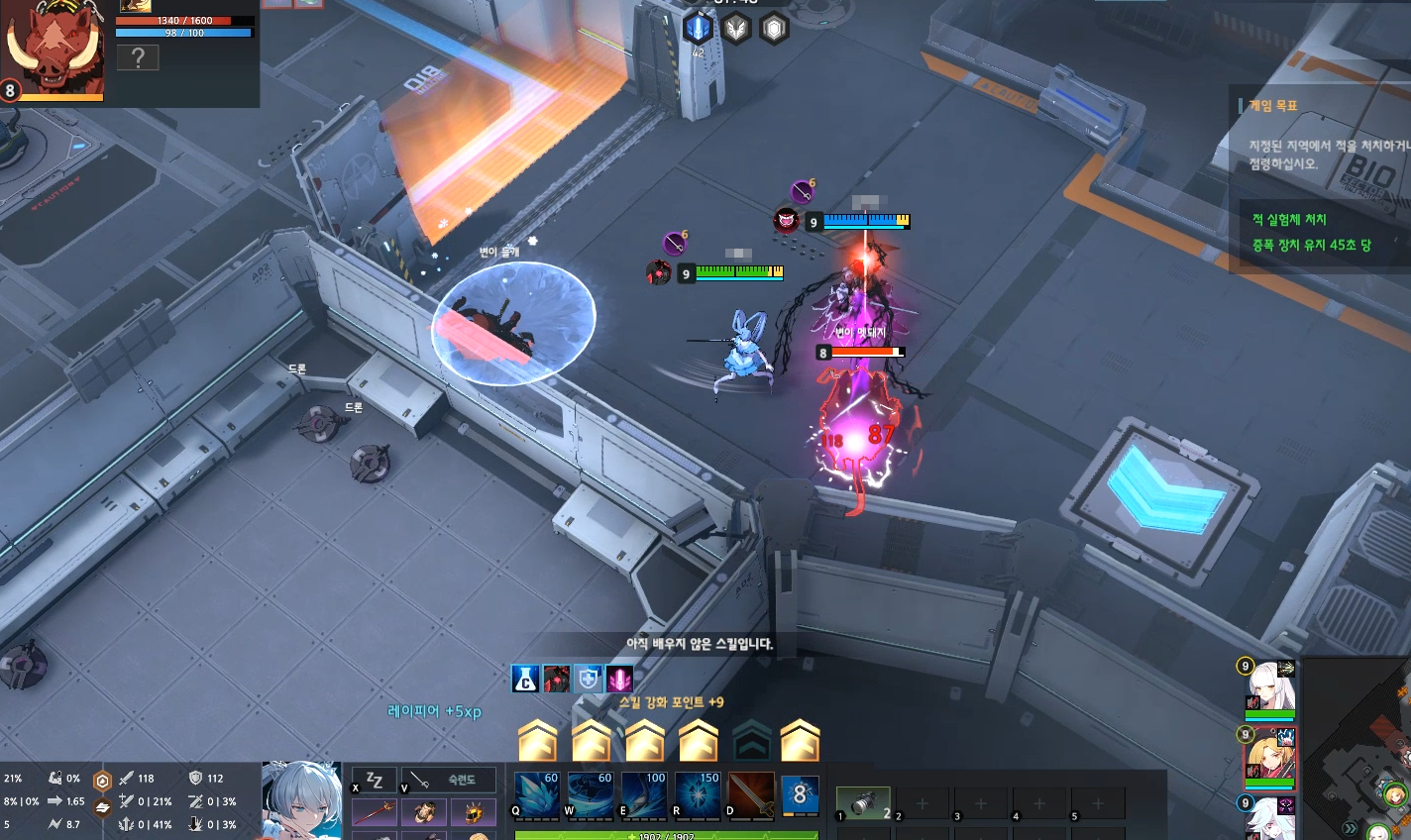This screenshot has height=840, width=1411.
Task: Level up the R skill using its arrow
Action: click(x=698, y=739)
